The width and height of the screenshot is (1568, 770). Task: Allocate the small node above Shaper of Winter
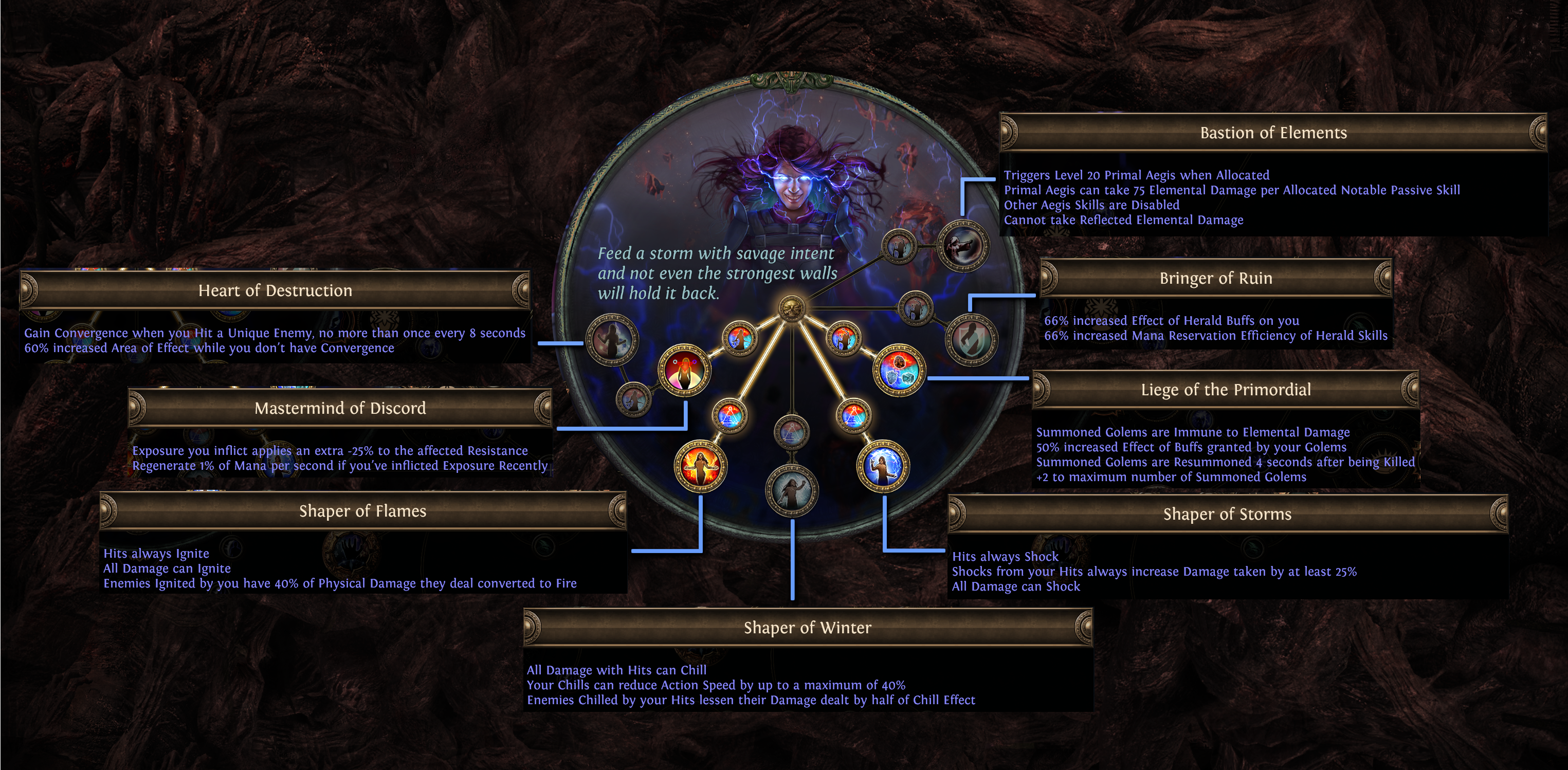(x=791, y=432)
